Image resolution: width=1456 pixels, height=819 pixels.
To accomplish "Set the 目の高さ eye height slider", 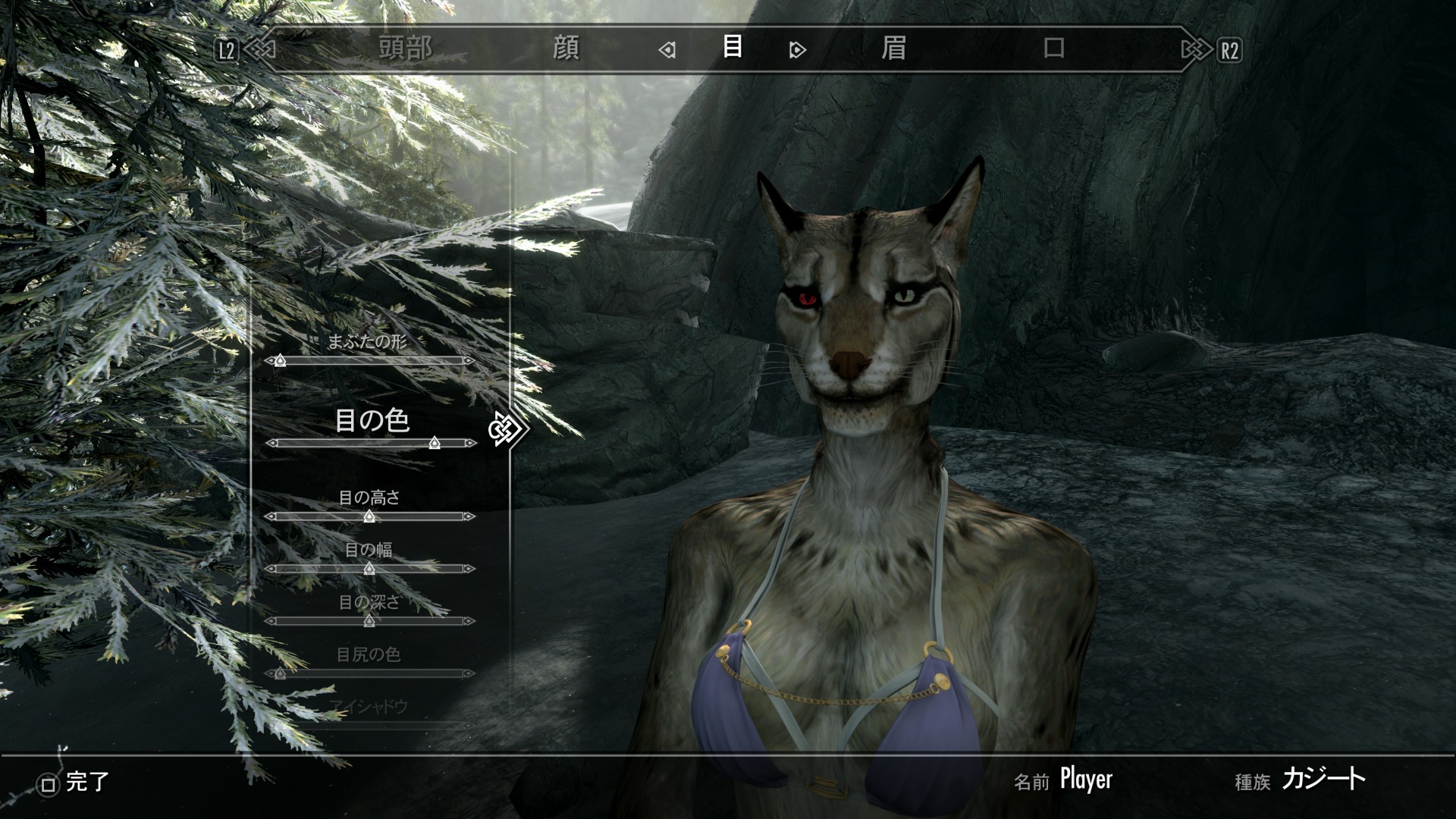I will pos(369,516).
